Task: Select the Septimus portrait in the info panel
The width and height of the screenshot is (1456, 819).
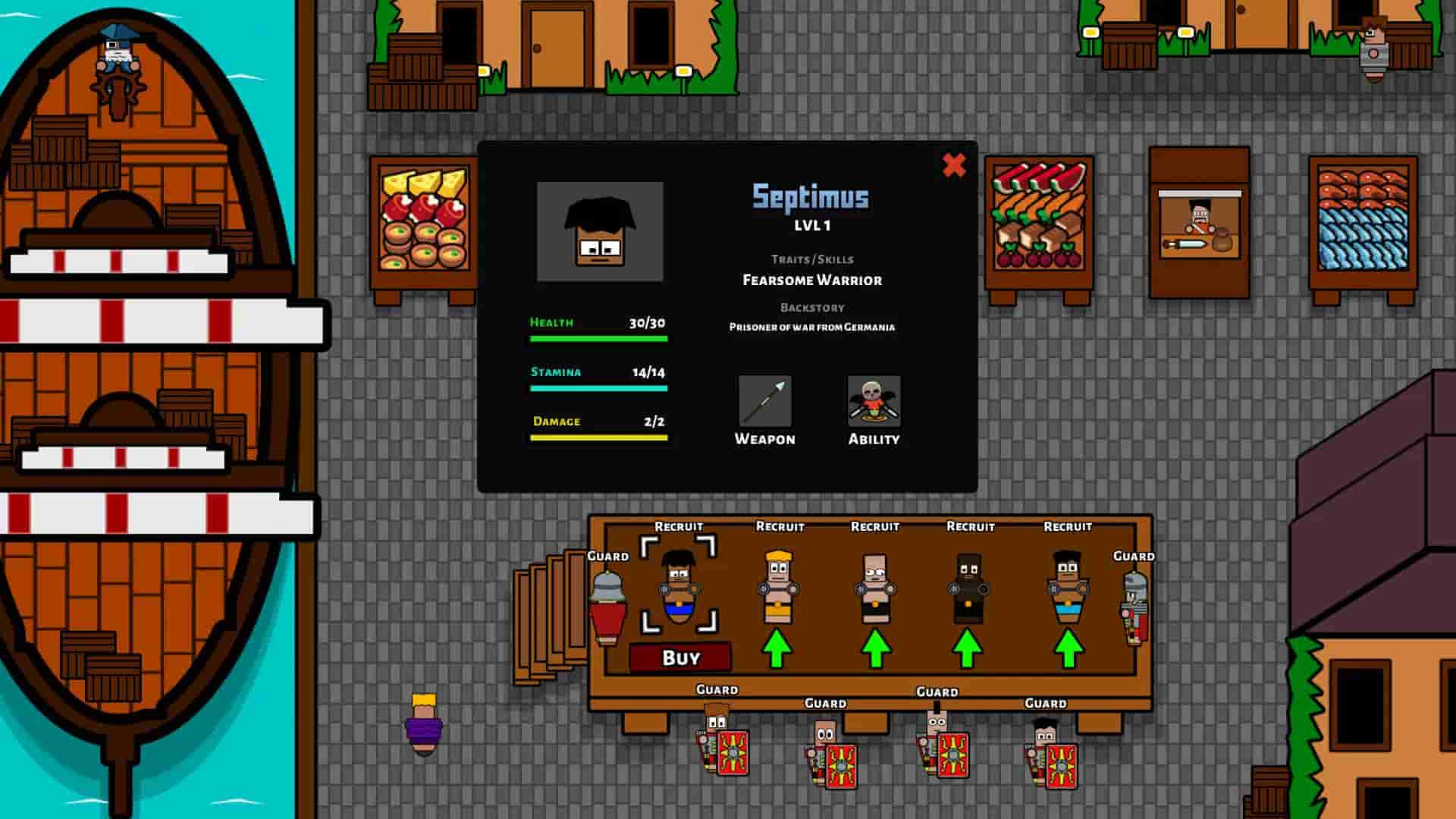Action: [600, 232]
